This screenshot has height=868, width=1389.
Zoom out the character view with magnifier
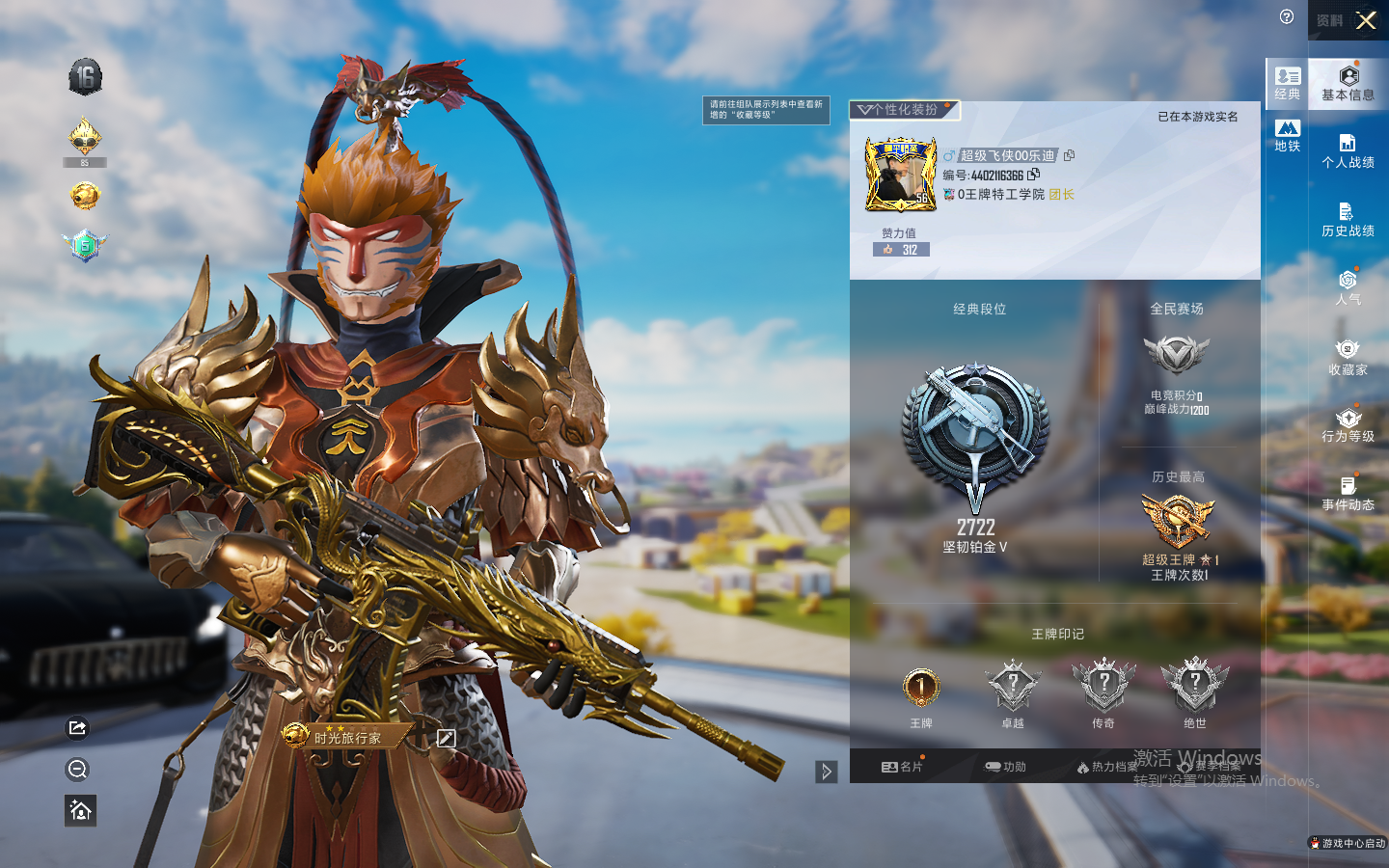(x=78, y=769)
